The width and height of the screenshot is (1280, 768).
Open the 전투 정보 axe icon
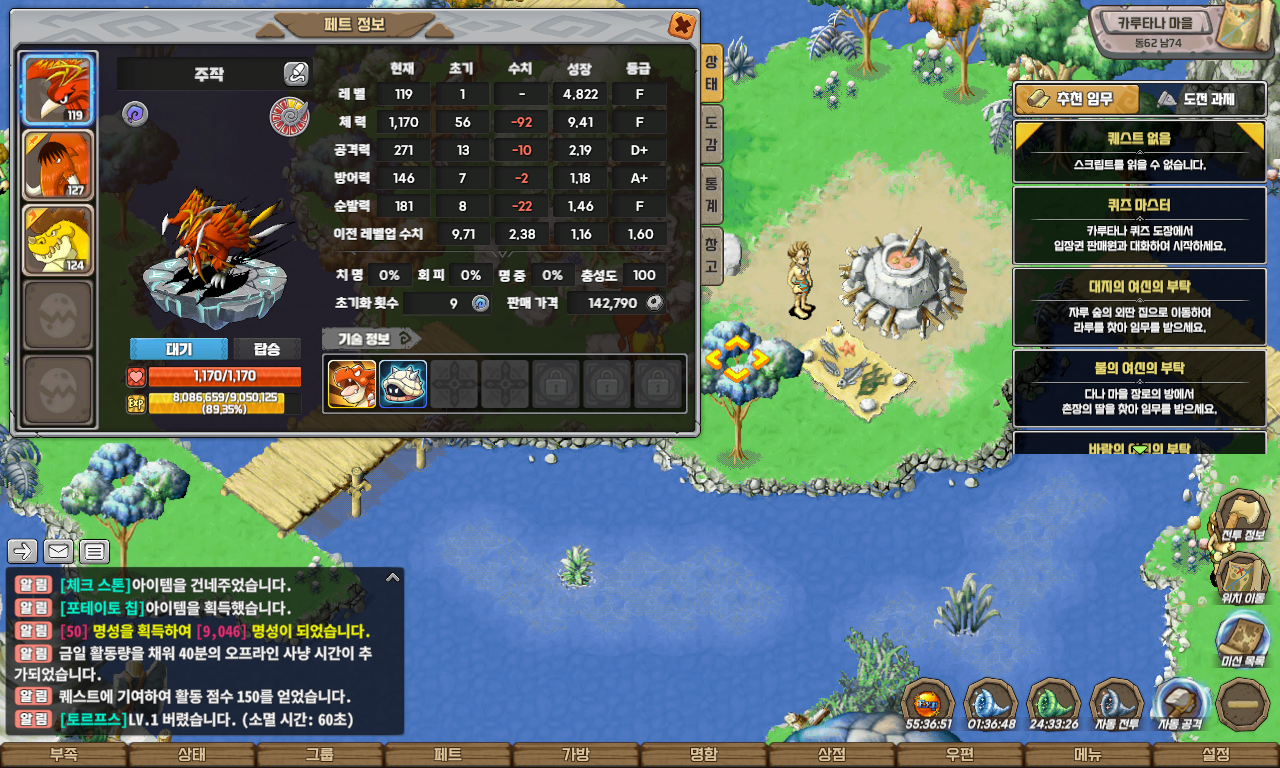pos(1242,516)
